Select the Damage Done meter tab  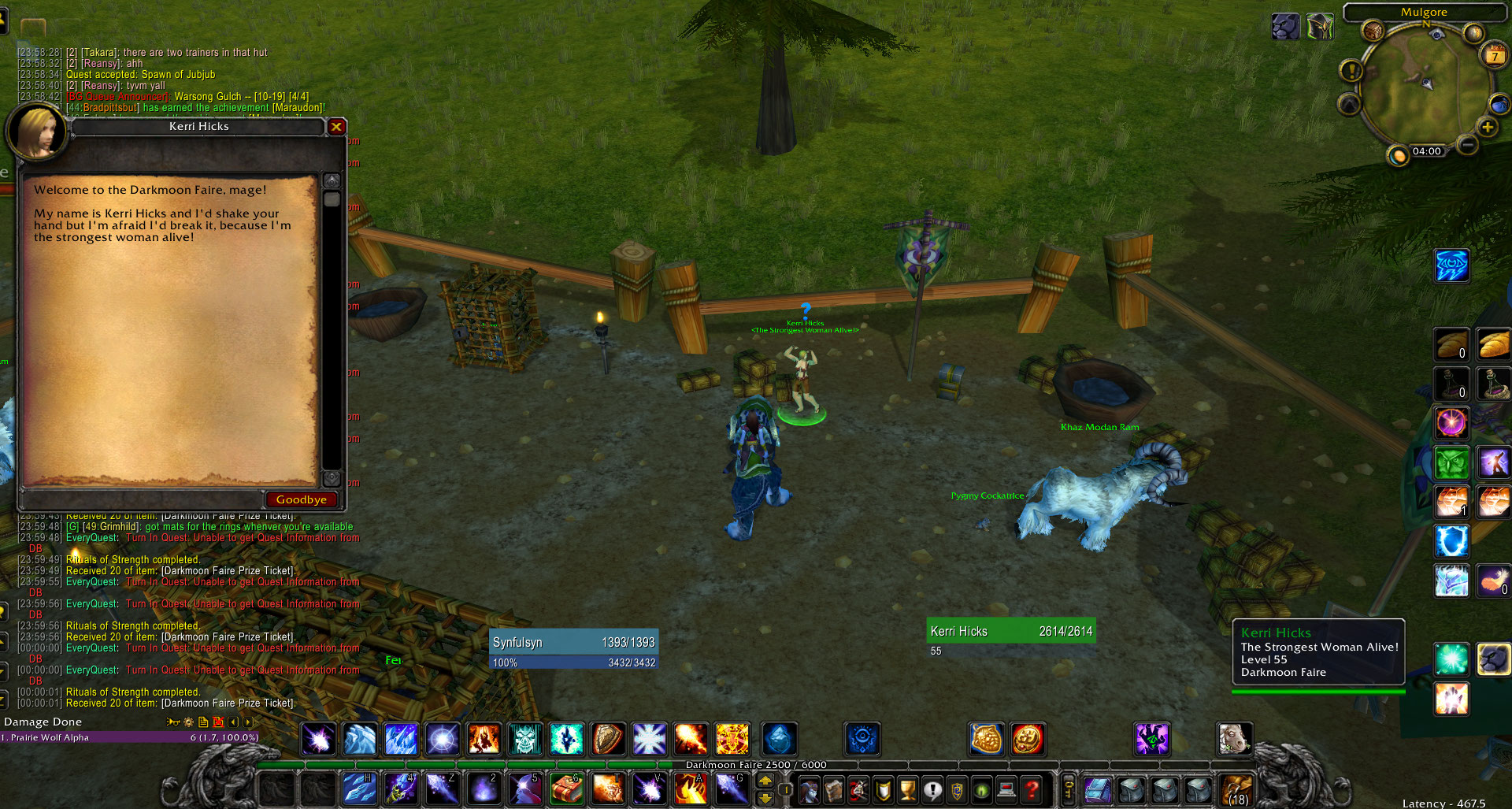(43, 721)
